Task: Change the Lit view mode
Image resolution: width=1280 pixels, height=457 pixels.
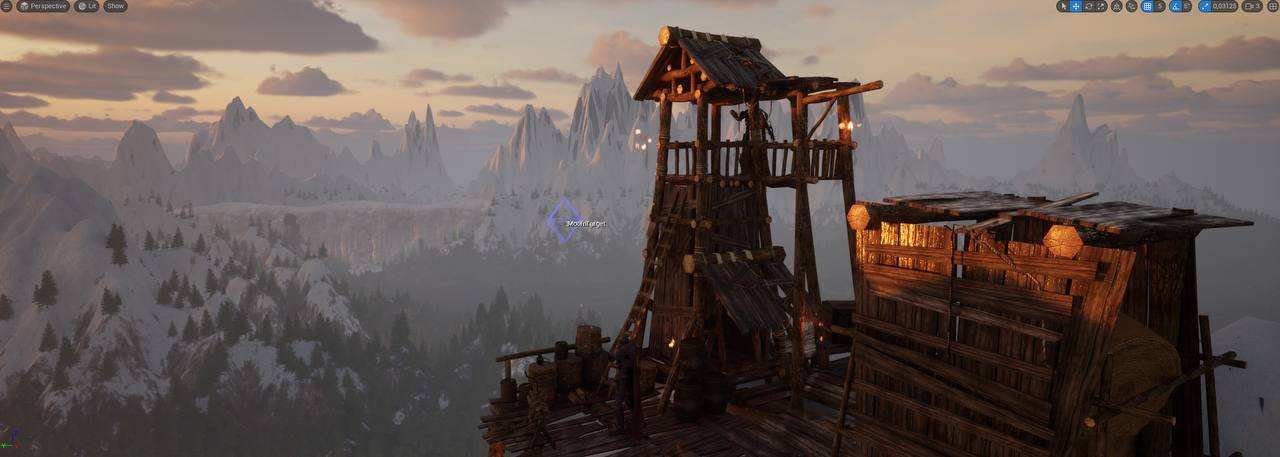Action: pyautogui.click(x=88, y=6)
